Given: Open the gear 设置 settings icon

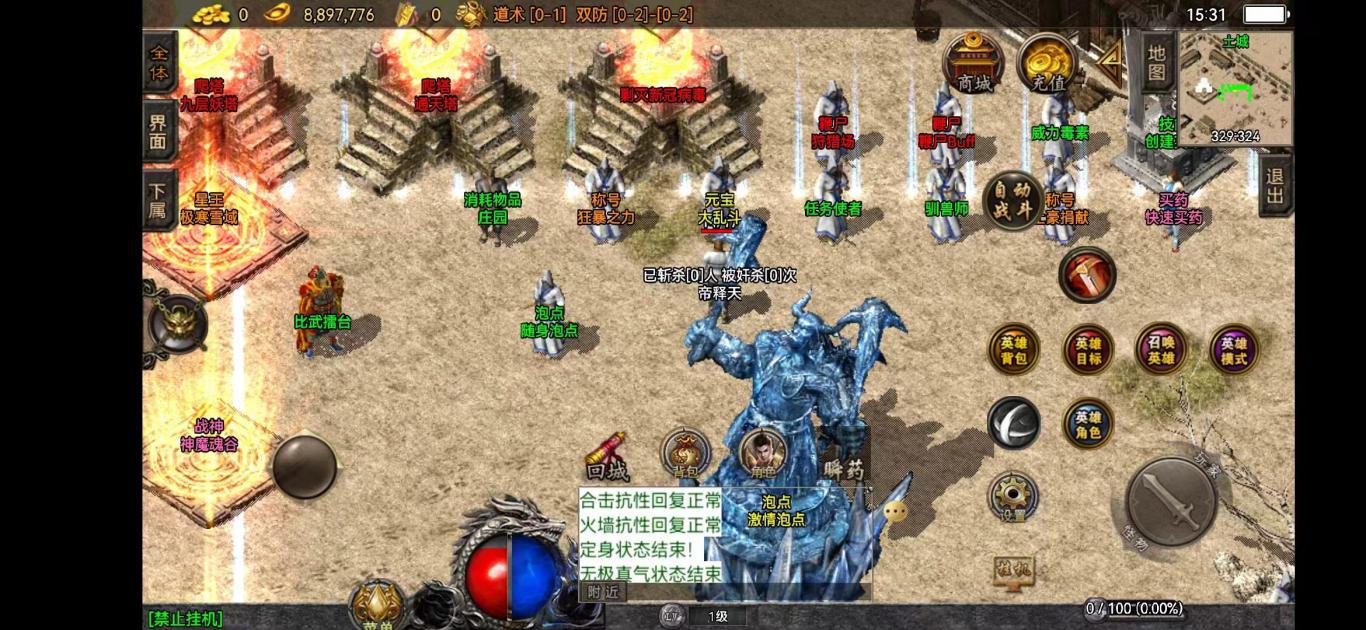Looking at the screenshot, I should (1013, 497).
